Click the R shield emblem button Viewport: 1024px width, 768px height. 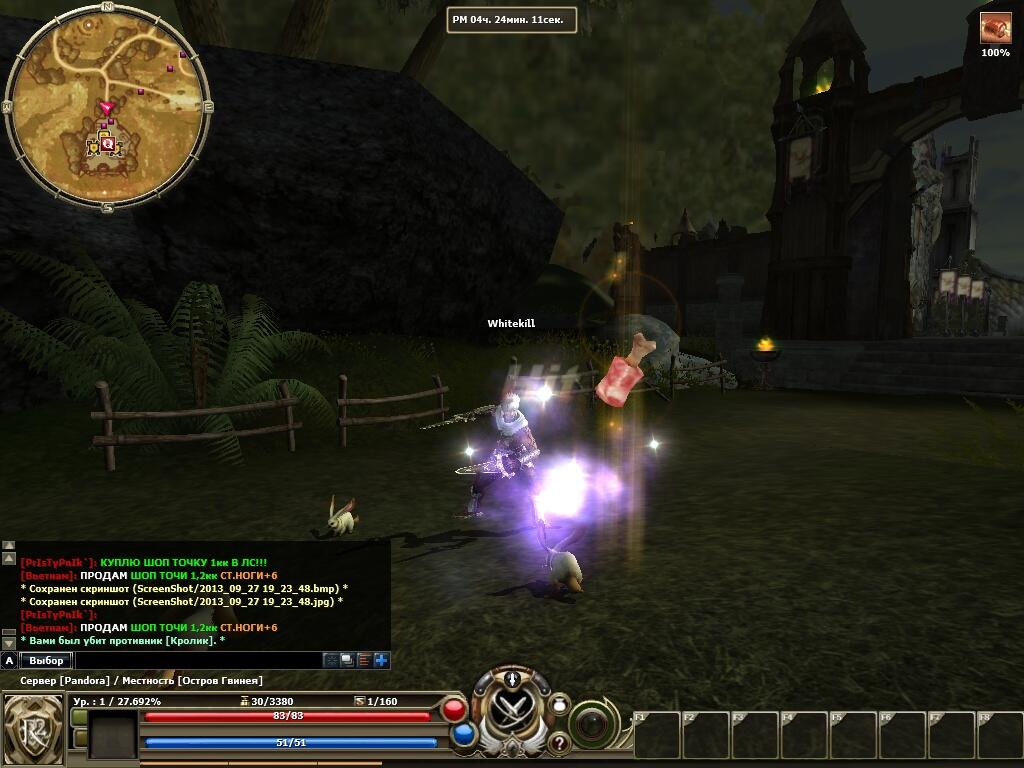click(x=31, y=726)
